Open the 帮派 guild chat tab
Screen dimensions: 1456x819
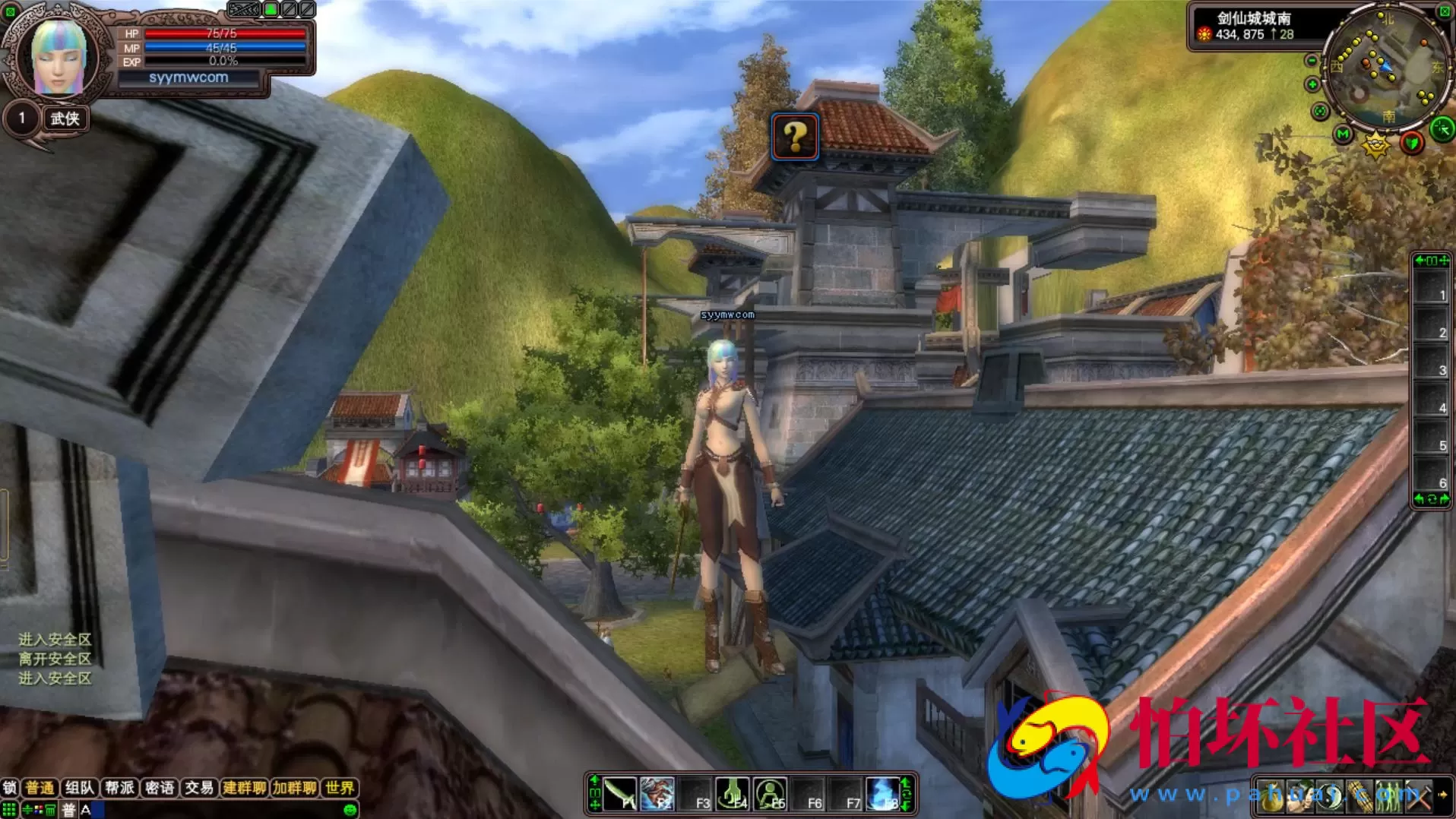click(119, 788)
